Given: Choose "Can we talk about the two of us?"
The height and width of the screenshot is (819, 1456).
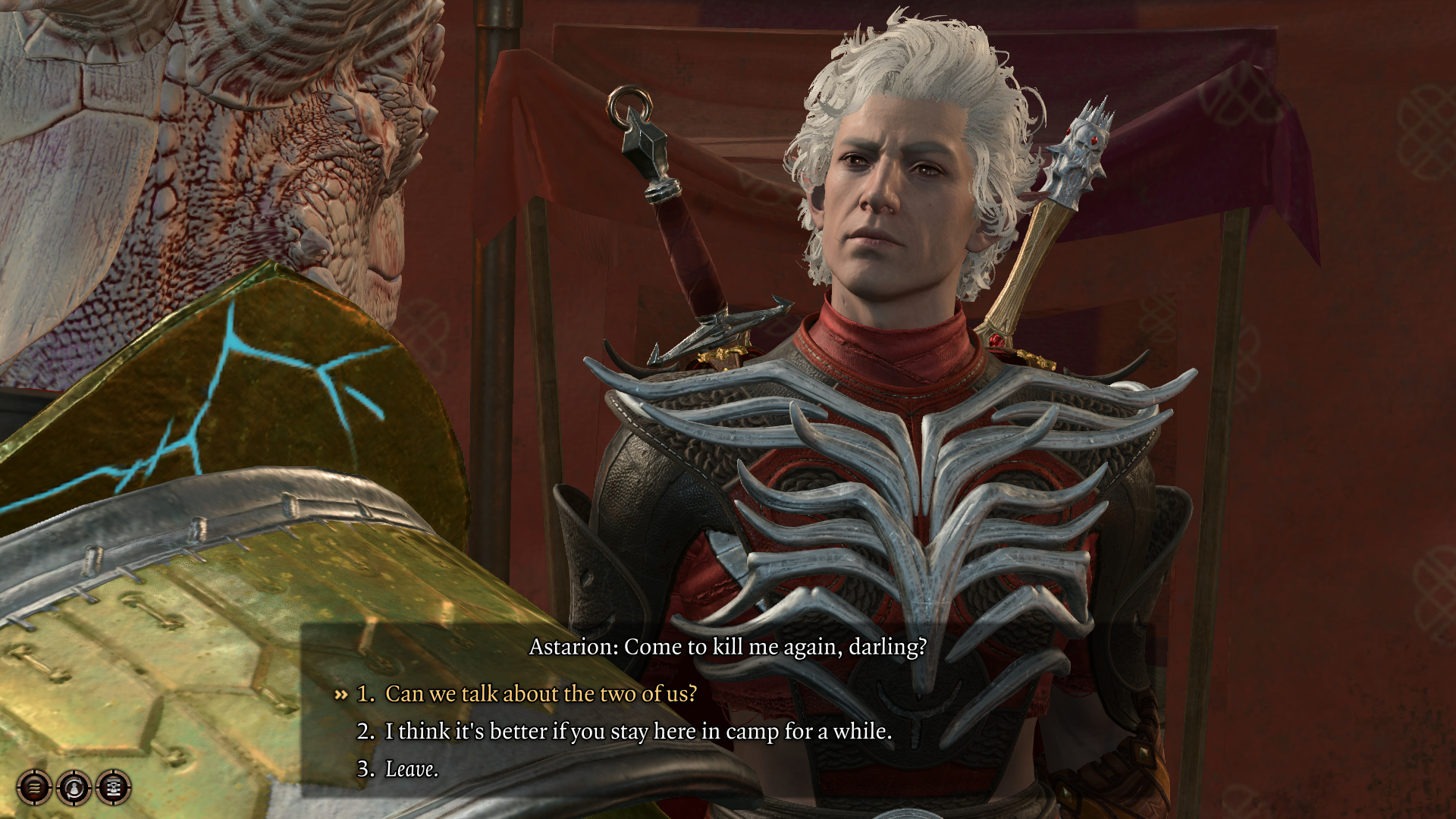Looking at the screenshot, I should pyautogui.click(x=540, y=694).
